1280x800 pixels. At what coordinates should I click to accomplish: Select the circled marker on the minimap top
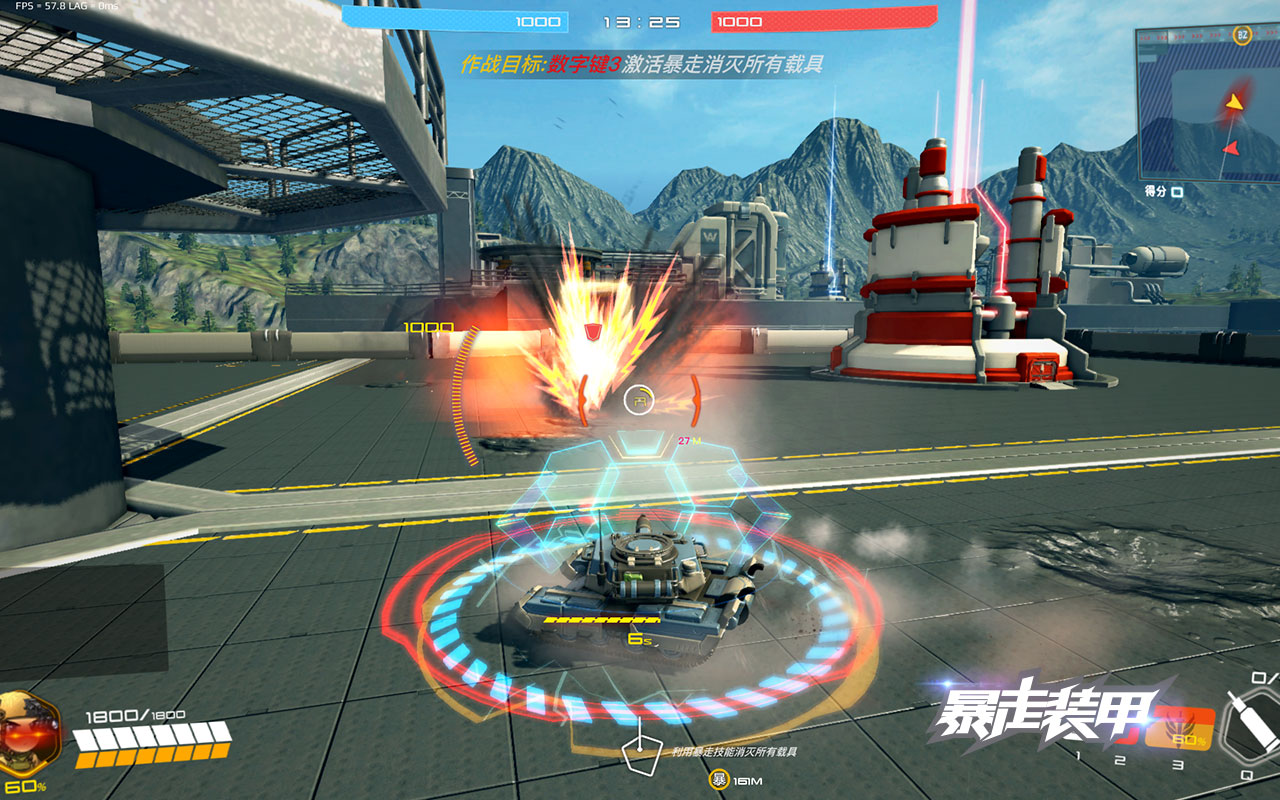tap(1243, 35)
